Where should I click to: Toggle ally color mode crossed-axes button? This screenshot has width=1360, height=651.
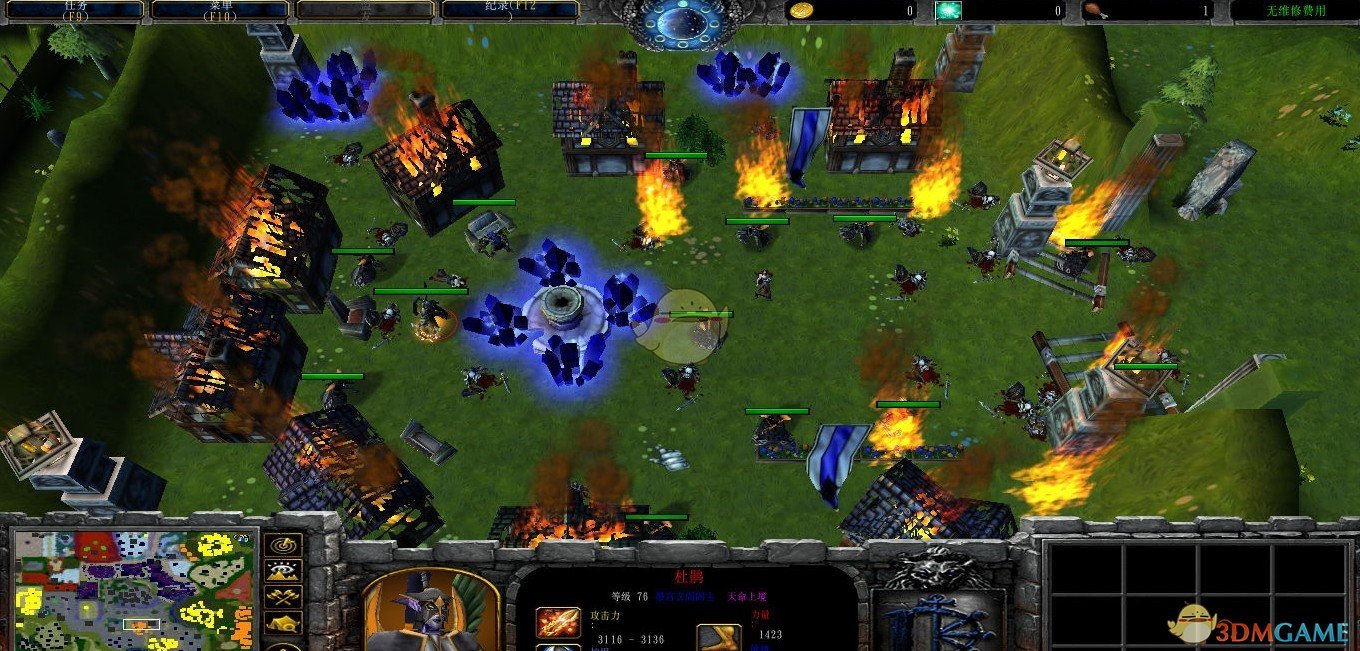(x=283, y=597)
